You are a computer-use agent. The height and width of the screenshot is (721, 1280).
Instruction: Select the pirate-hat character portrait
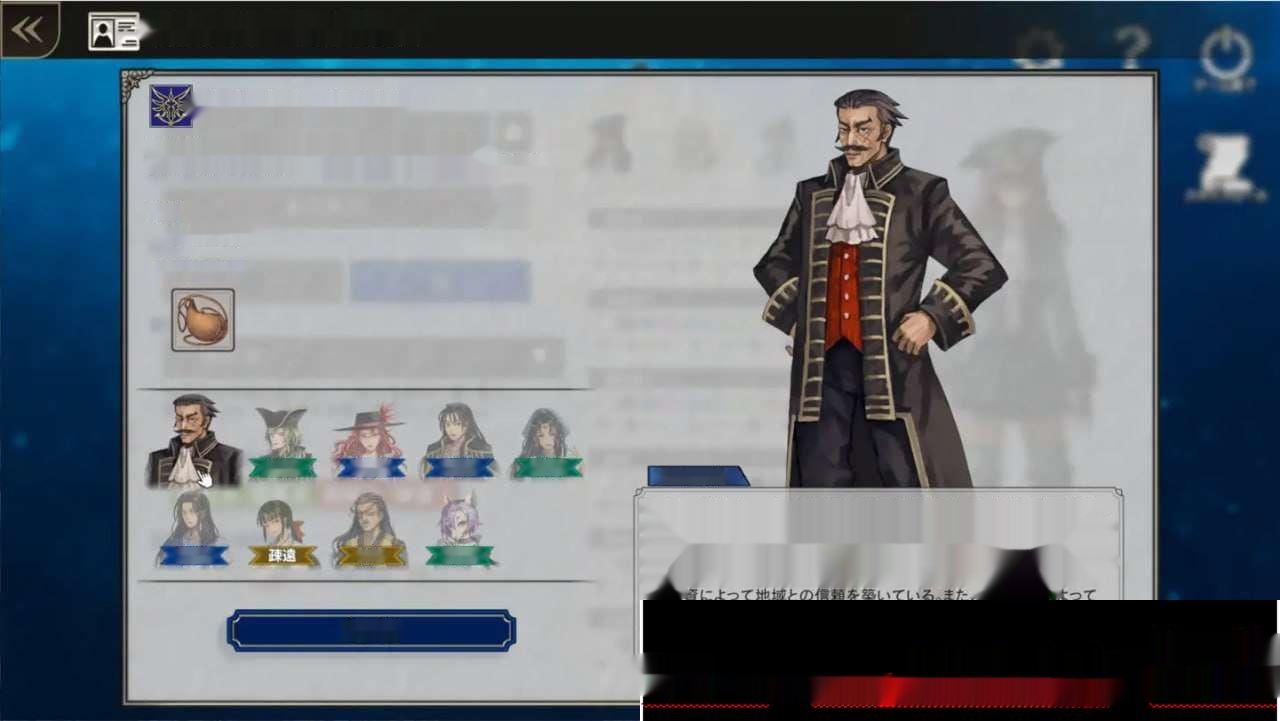281,430
